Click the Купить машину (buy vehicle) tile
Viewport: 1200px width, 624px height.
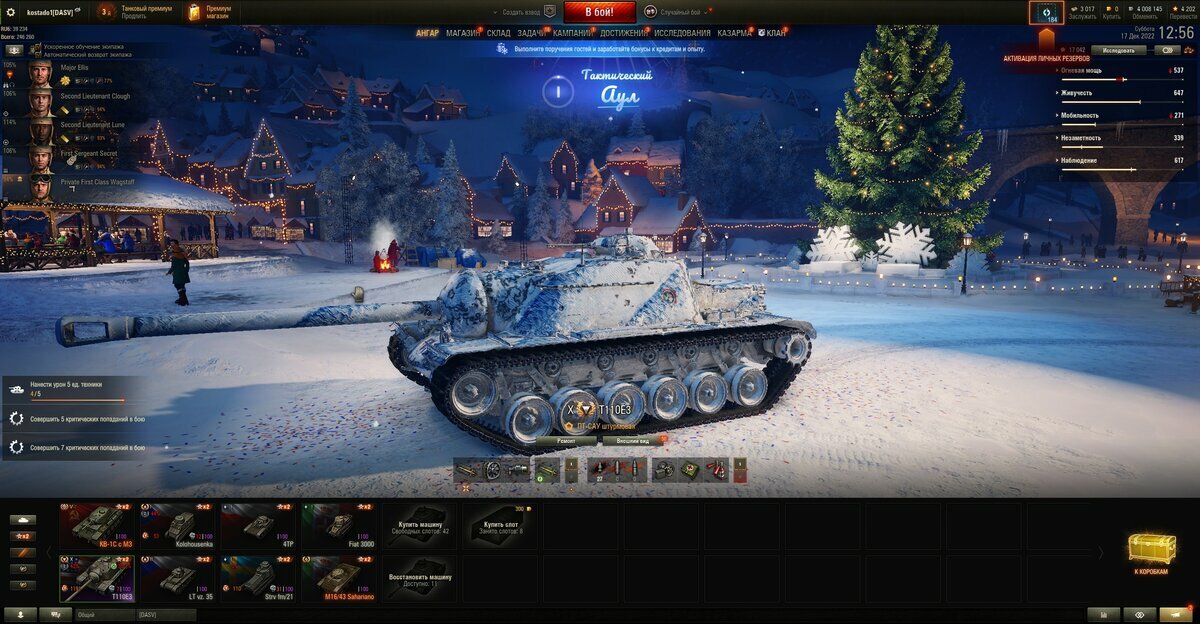[x=420, y=525]
